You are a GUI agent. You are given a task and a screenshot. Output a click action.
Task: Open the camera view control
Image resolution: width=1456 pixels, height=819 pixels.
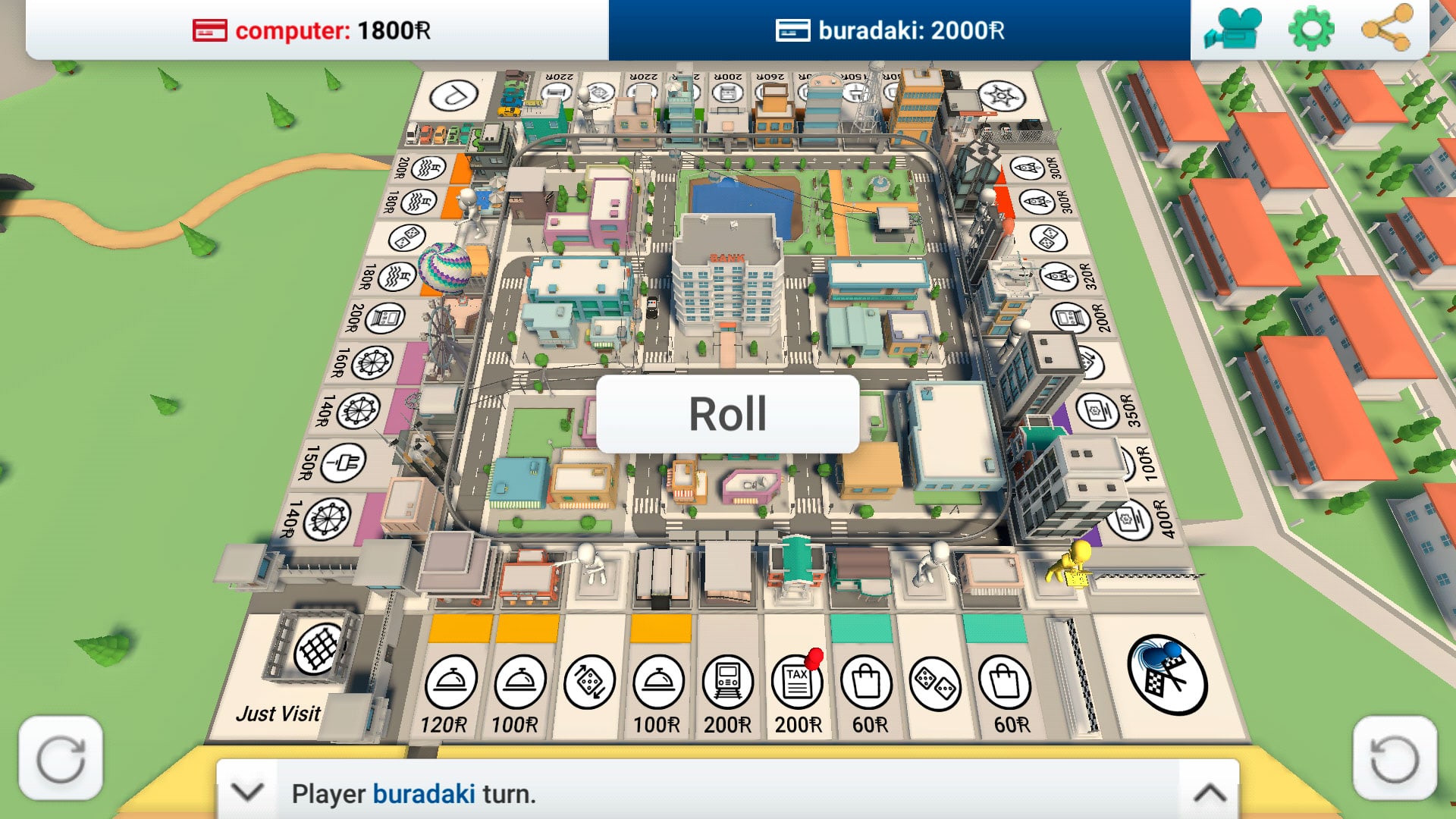(1234, 30)
